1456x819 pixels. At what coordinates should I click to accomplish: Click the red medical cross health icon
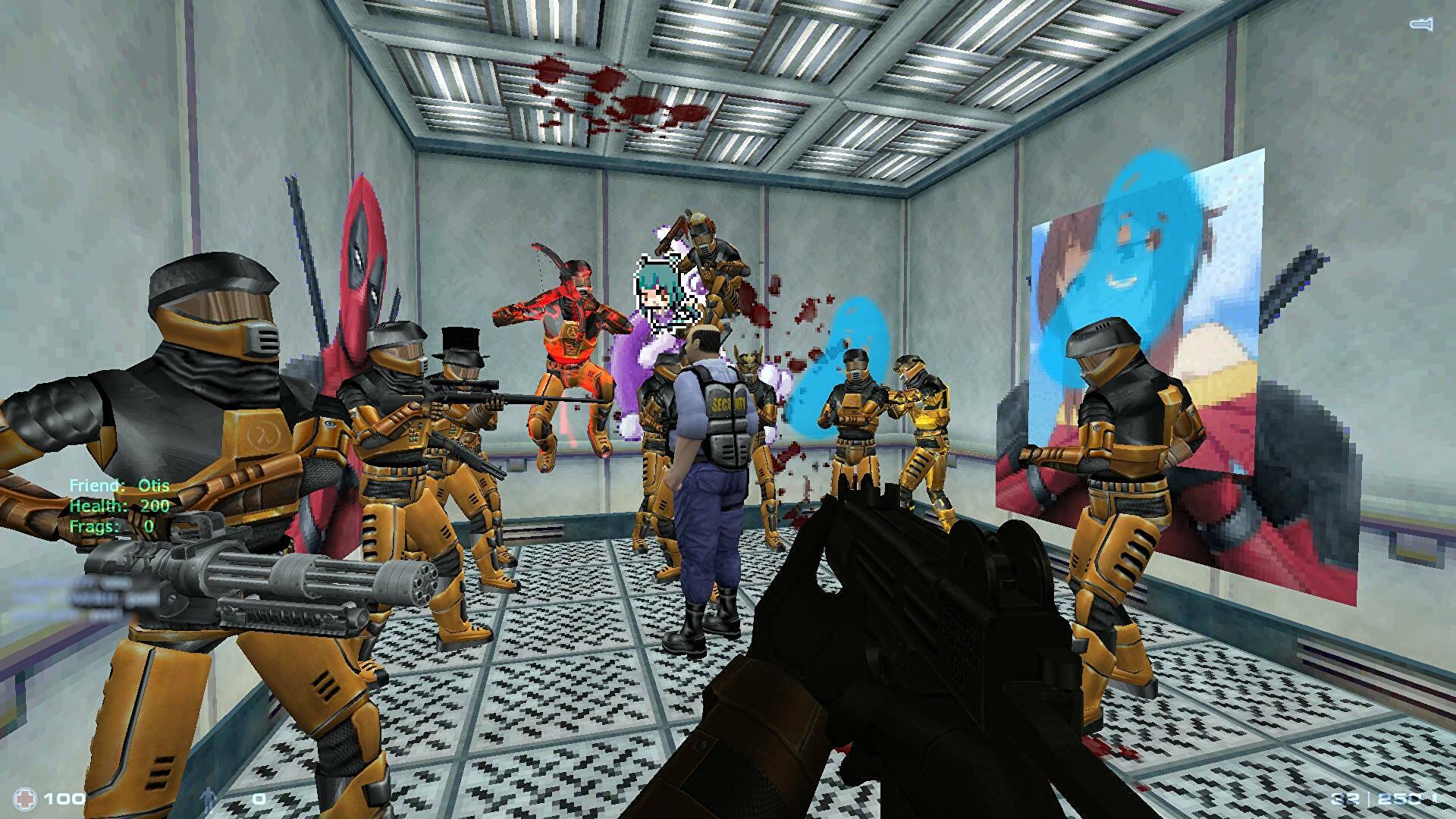point(27,798)
